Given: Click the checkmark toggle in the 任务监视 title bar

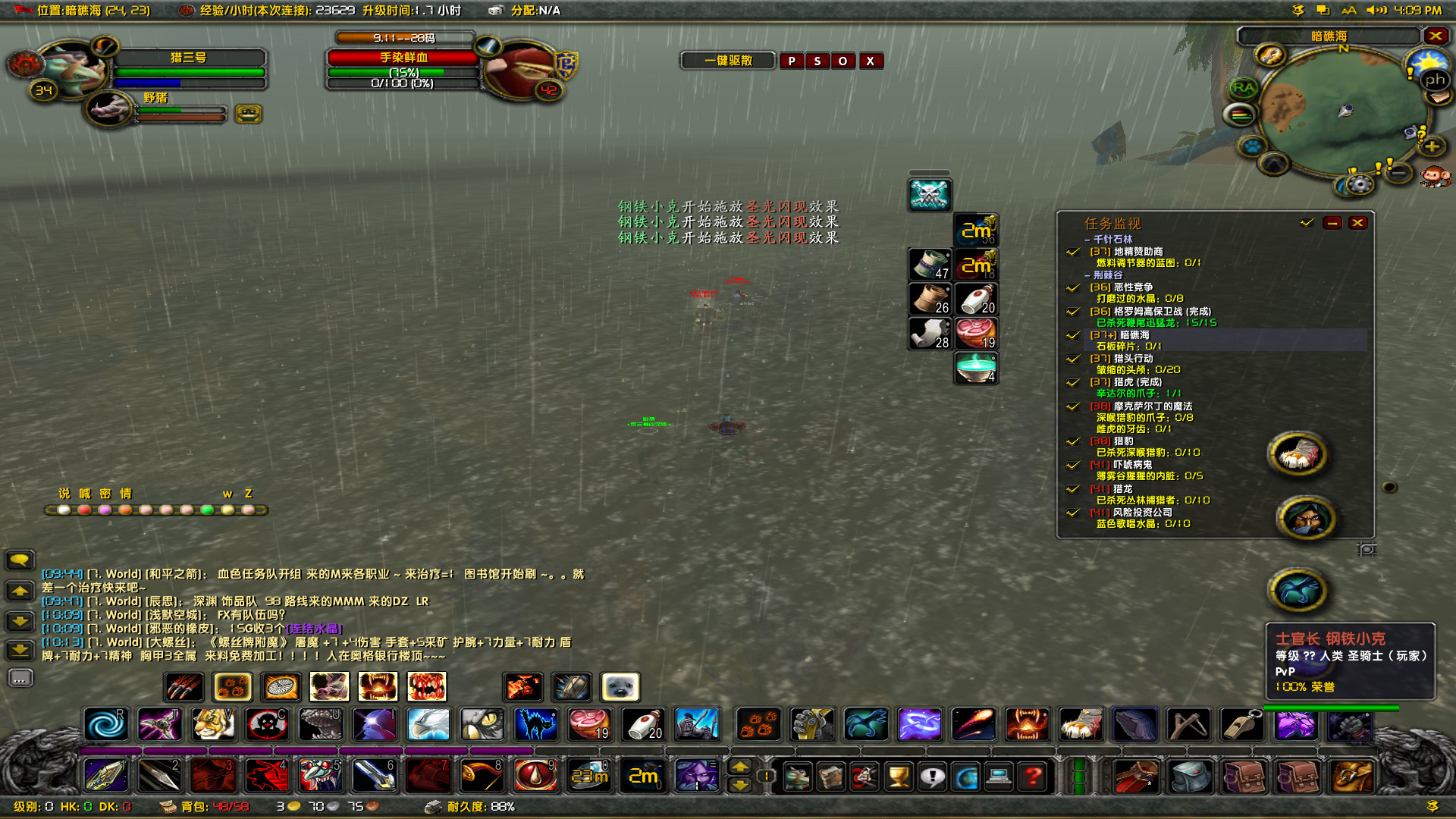Looking at the screenshot, I should click(x=1305, y=222).
